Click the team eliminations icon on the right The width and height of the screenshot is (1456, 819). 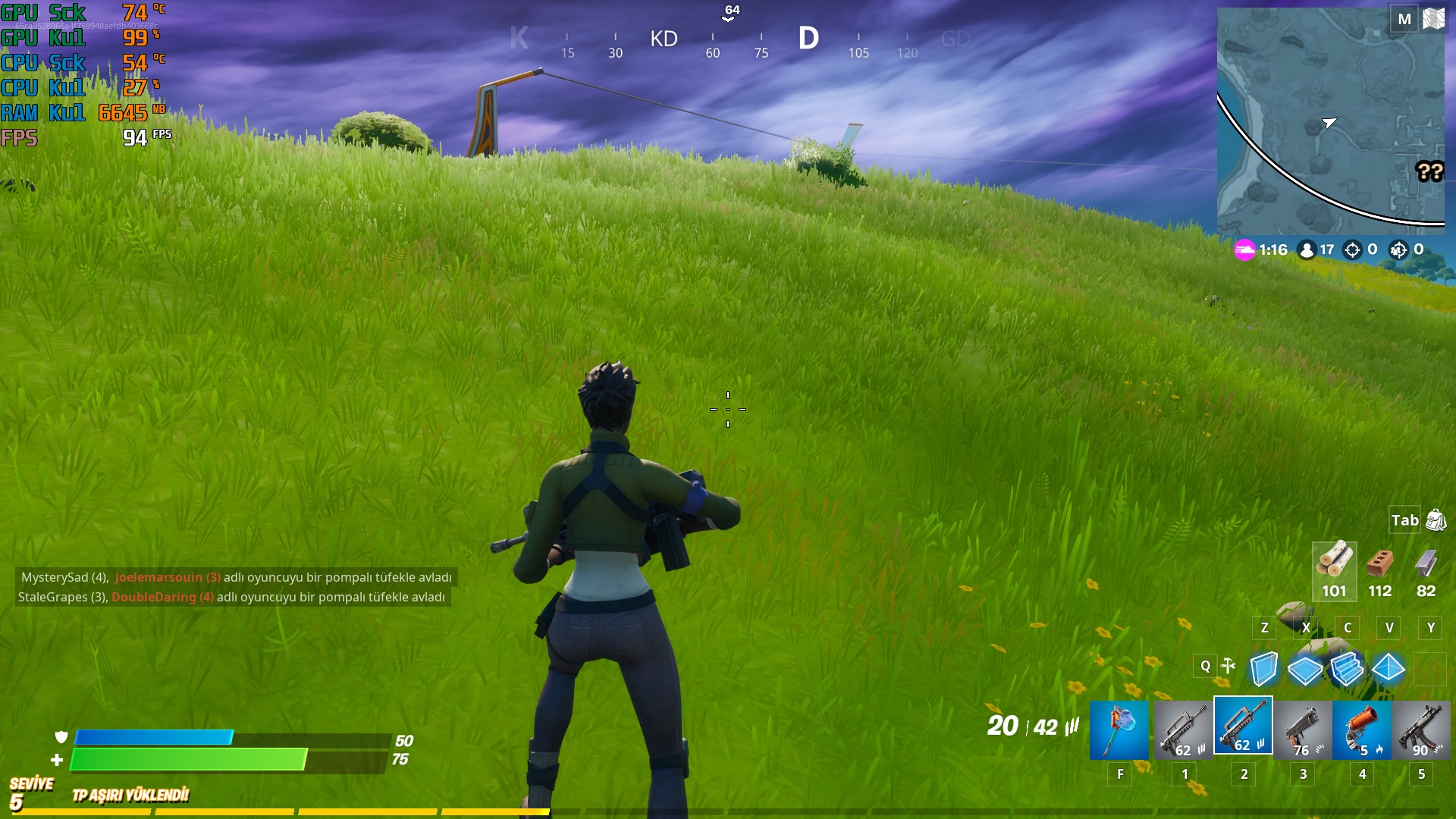(1397, 250)
